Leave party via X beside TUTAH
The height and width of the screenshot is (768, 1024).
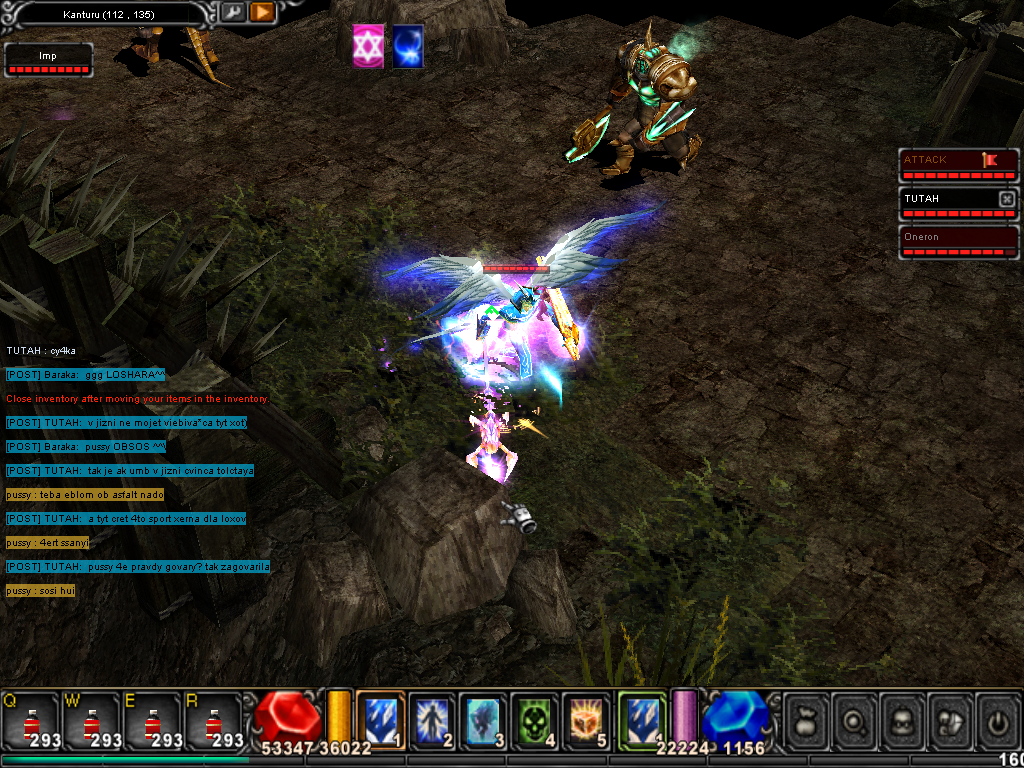[x=1007, y=199]
